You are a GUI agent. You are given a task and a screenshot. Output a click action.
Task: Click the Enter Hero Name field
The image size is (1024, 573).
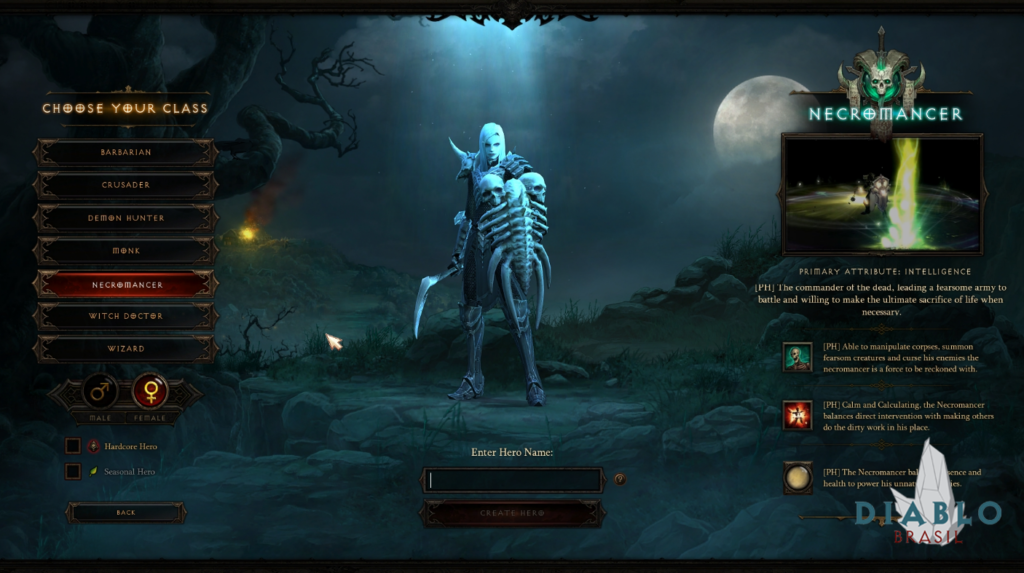coord(512,480)
